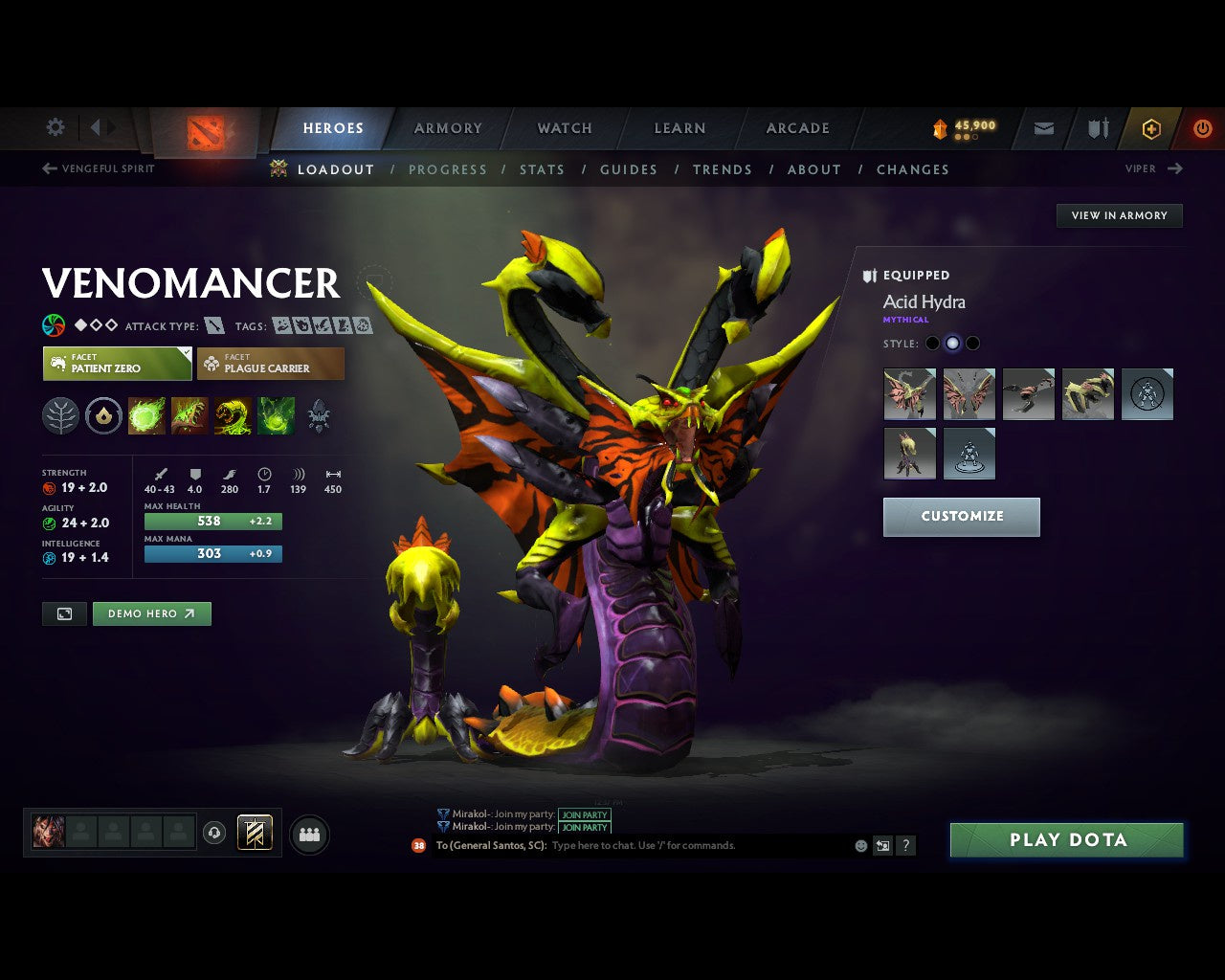Click the settings gear icon top left

[x=55, y=127]
